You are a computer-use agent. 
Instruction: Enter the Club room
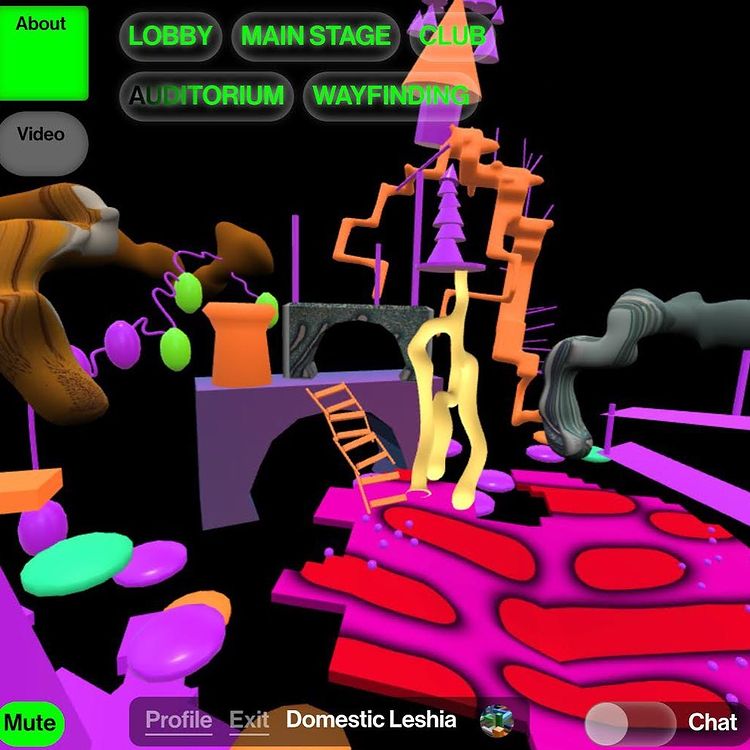click(452, 37)
